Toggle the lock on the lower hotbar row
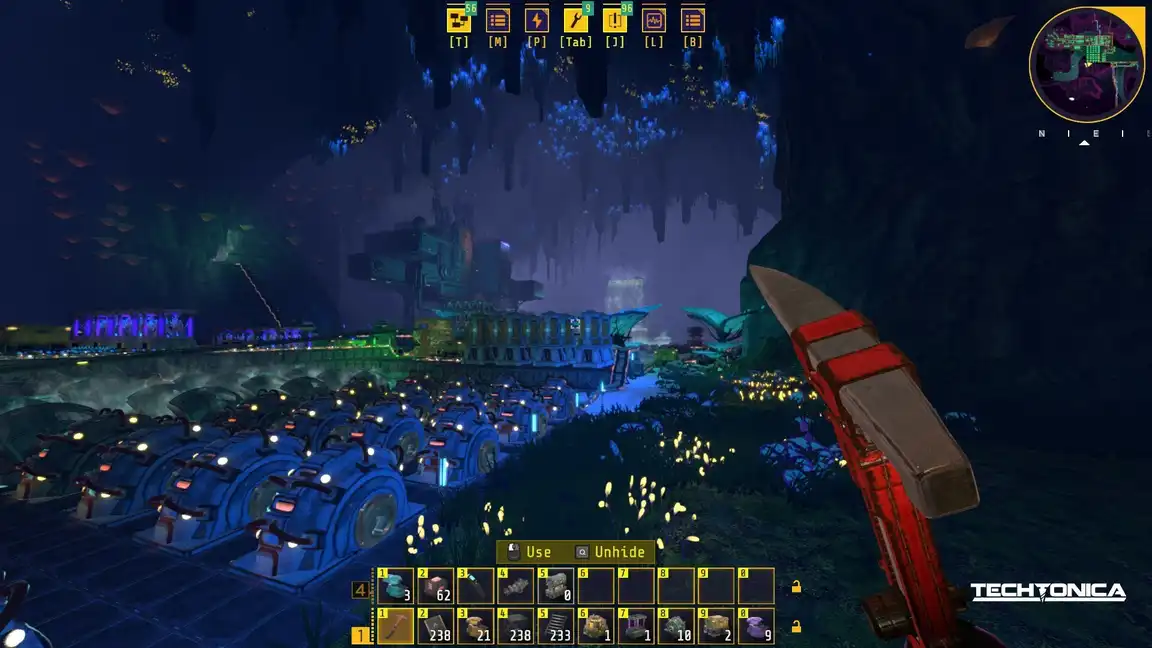The width and height of the screenshot is (1152, 648). [x=796, y=627]
